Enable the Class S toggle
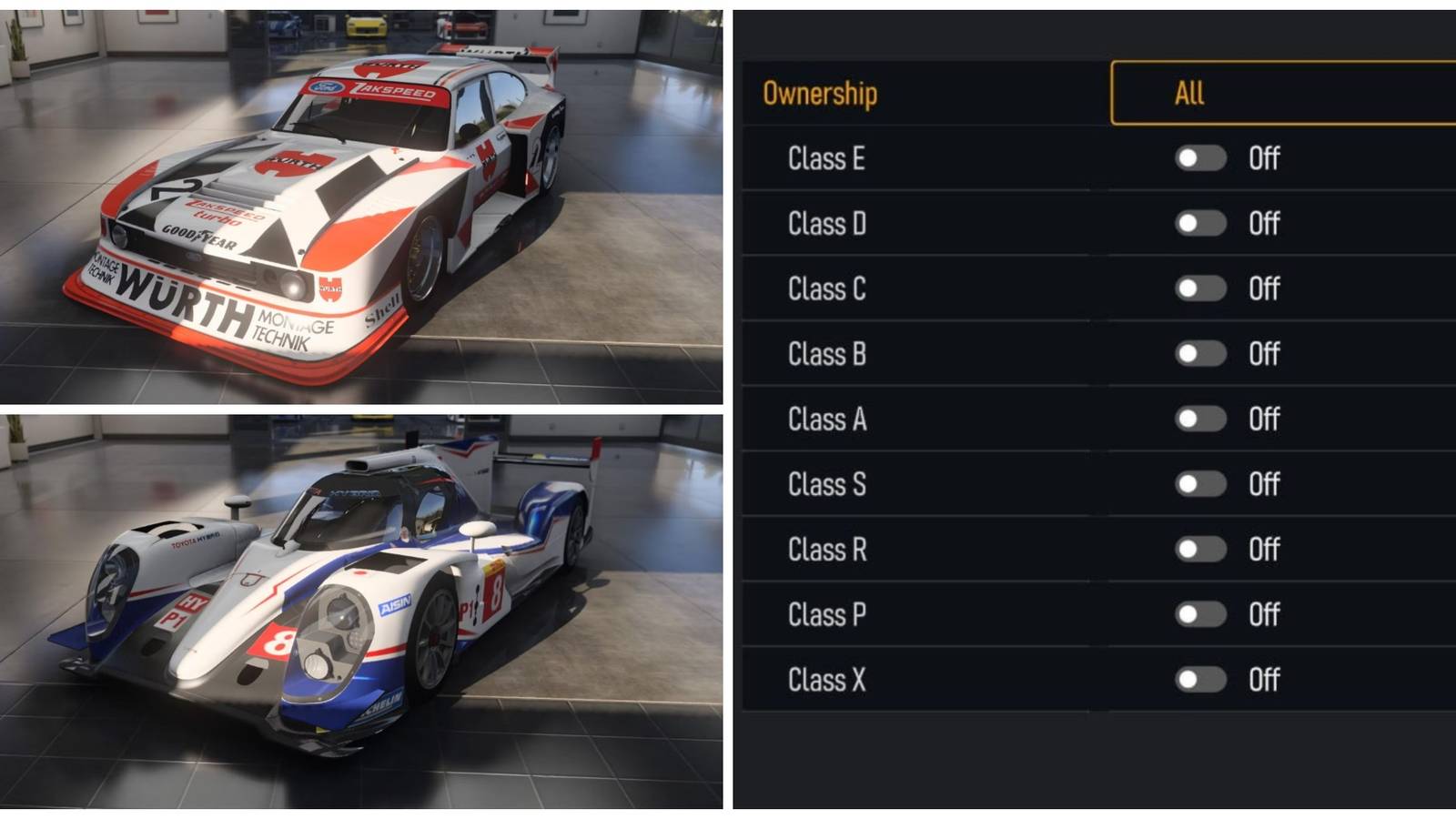This screenshot has height=819, width=1456. (x=1199, y=483)
